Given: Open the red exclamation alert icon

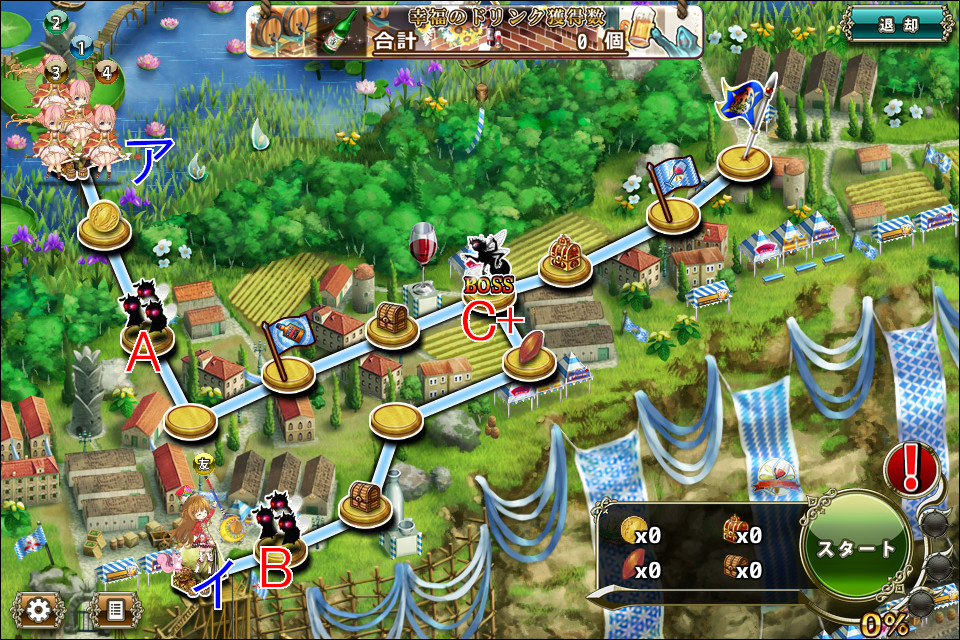Looking at the screenshot, I should coord(911,466).
